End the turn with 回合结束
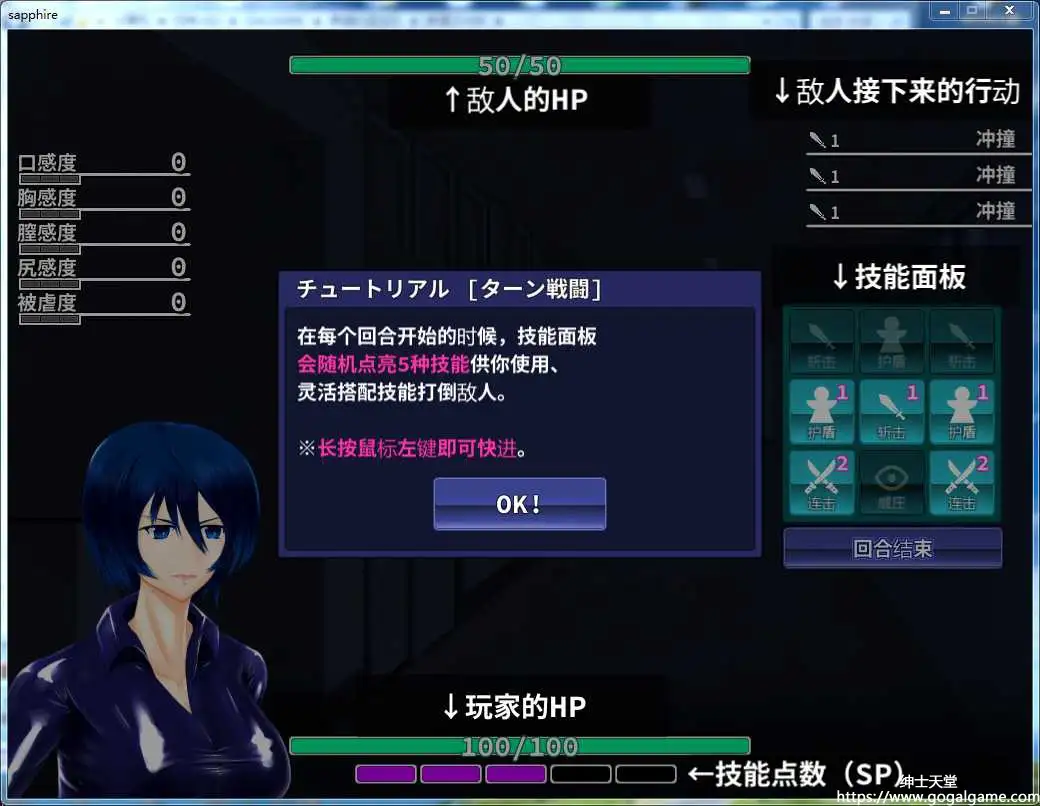1040x806 pixels. [892, 548]
